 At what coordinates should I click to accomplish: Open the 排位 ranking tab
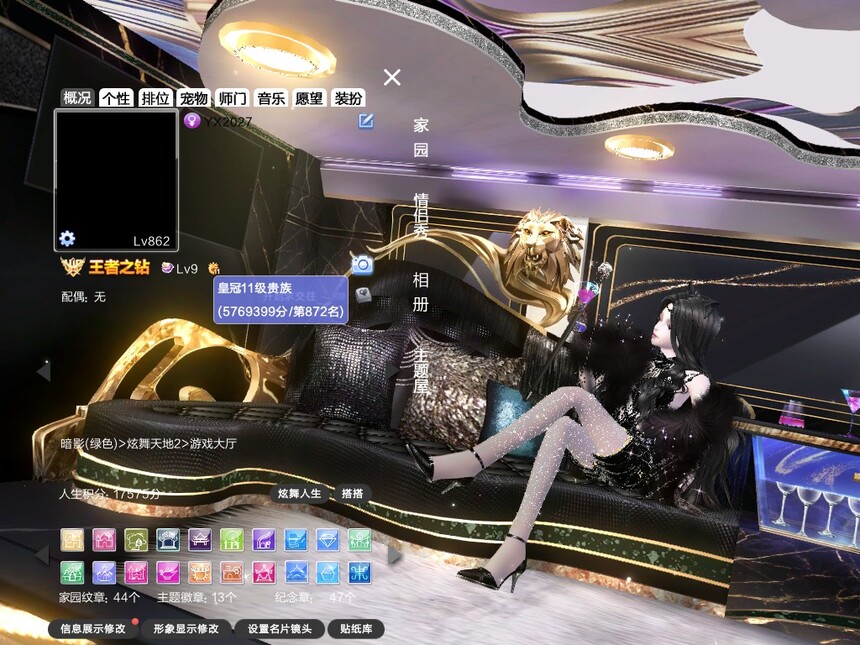point(155,98)
